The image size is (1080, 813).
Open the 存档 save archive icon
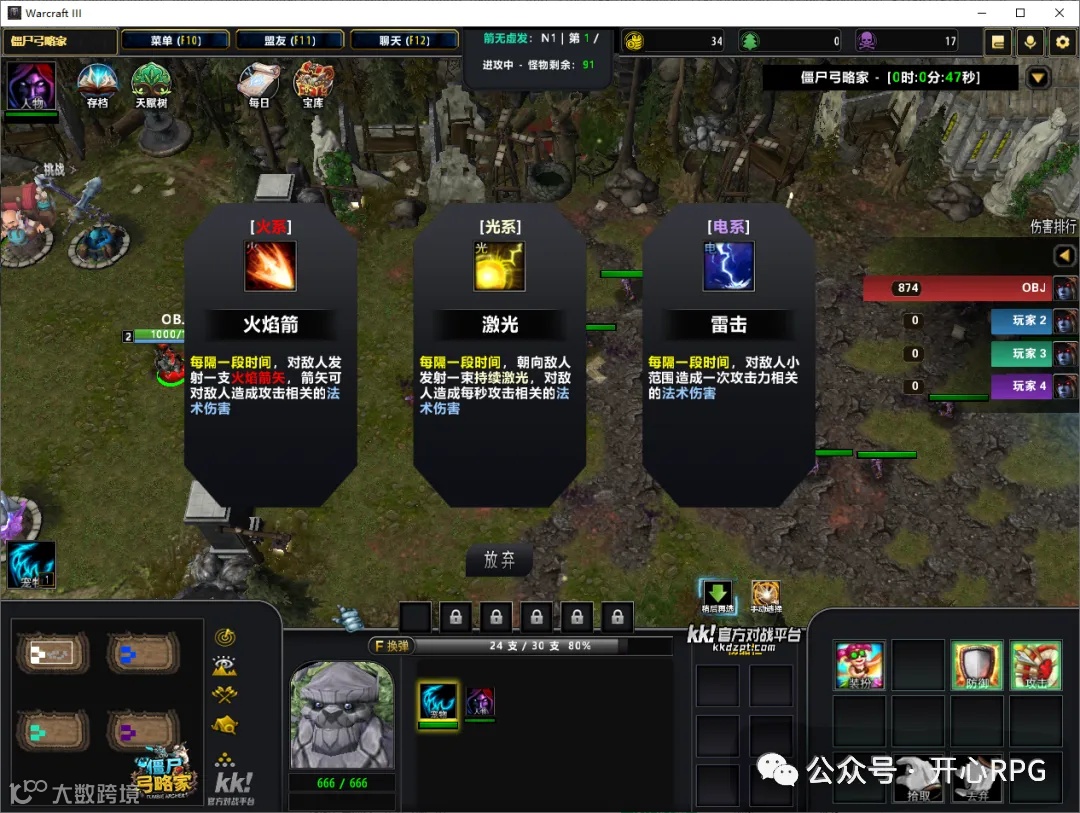97,82
